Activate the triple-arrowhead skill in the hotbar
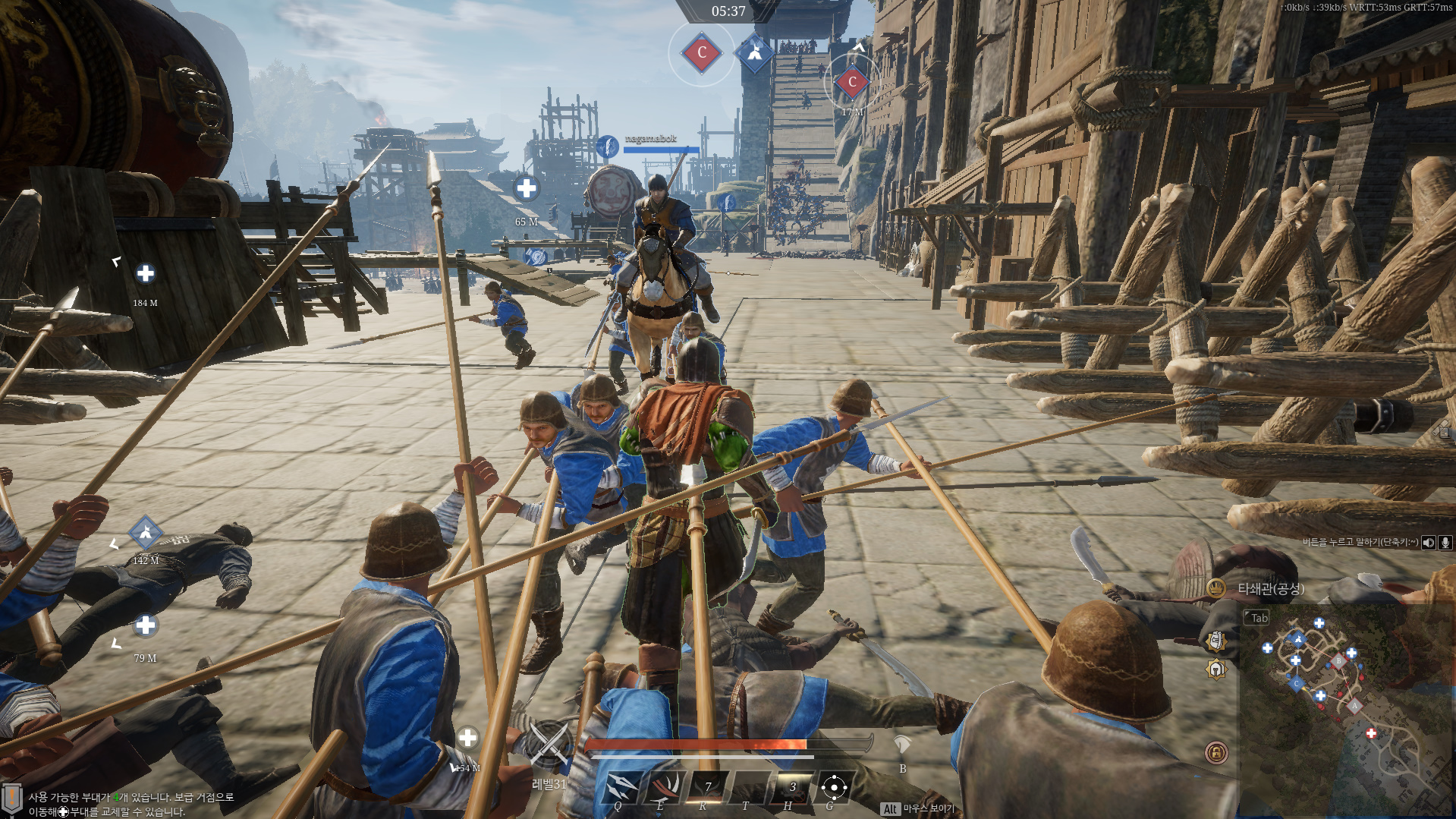 click(621, 786)
